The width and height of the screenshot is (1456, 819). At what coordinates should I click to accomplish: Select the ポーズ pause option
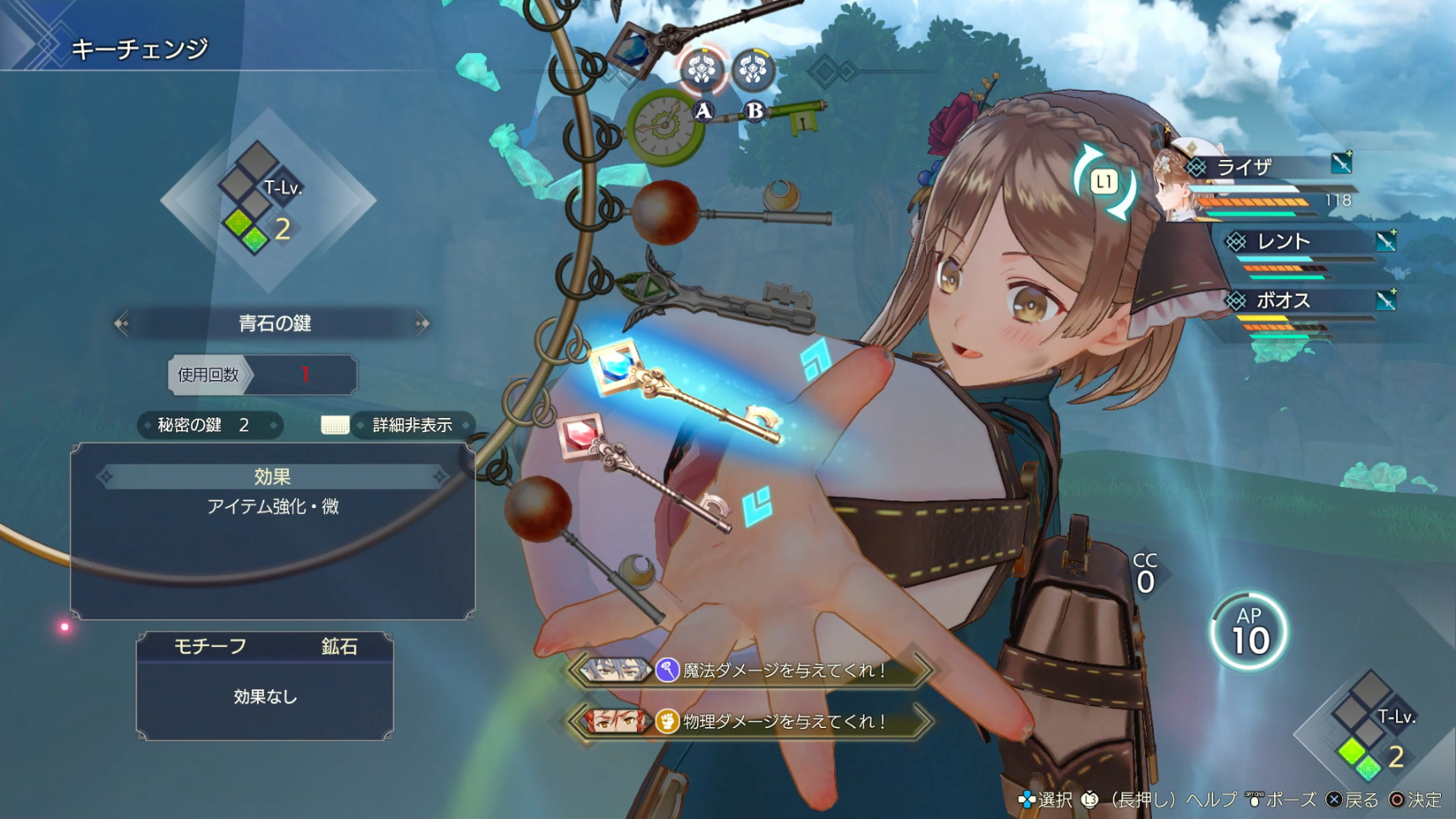[1281, 800]
